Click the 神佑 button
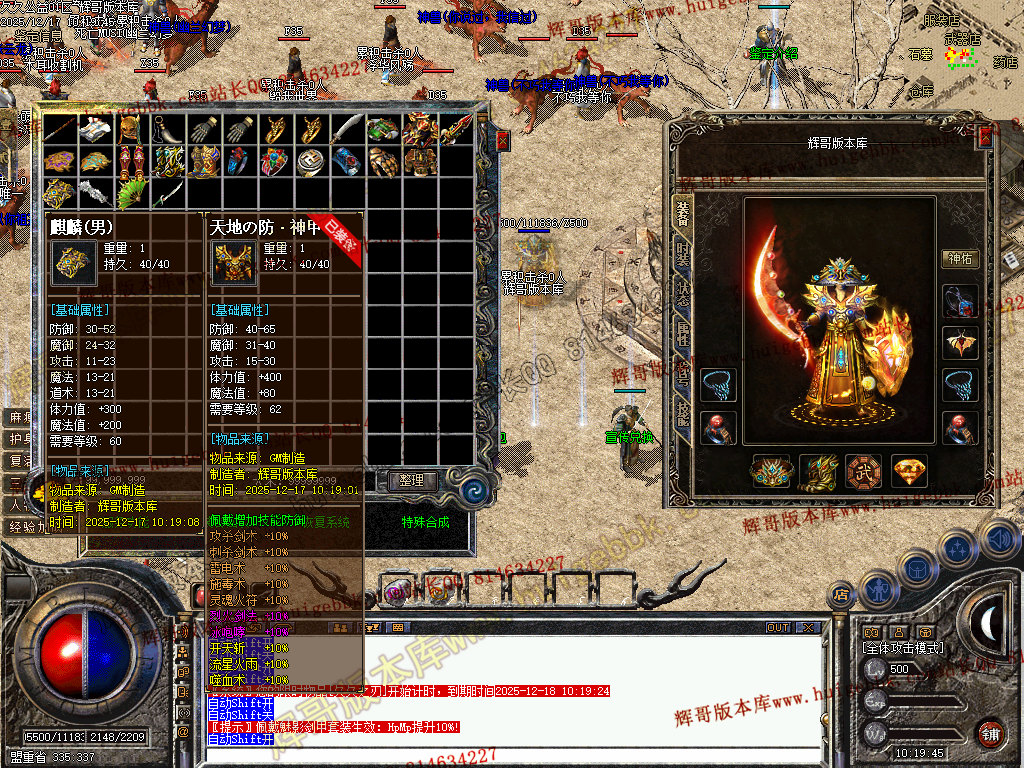Image resolution: width=1024 pixels, height=768 pixels. click(x=960, y=259)
